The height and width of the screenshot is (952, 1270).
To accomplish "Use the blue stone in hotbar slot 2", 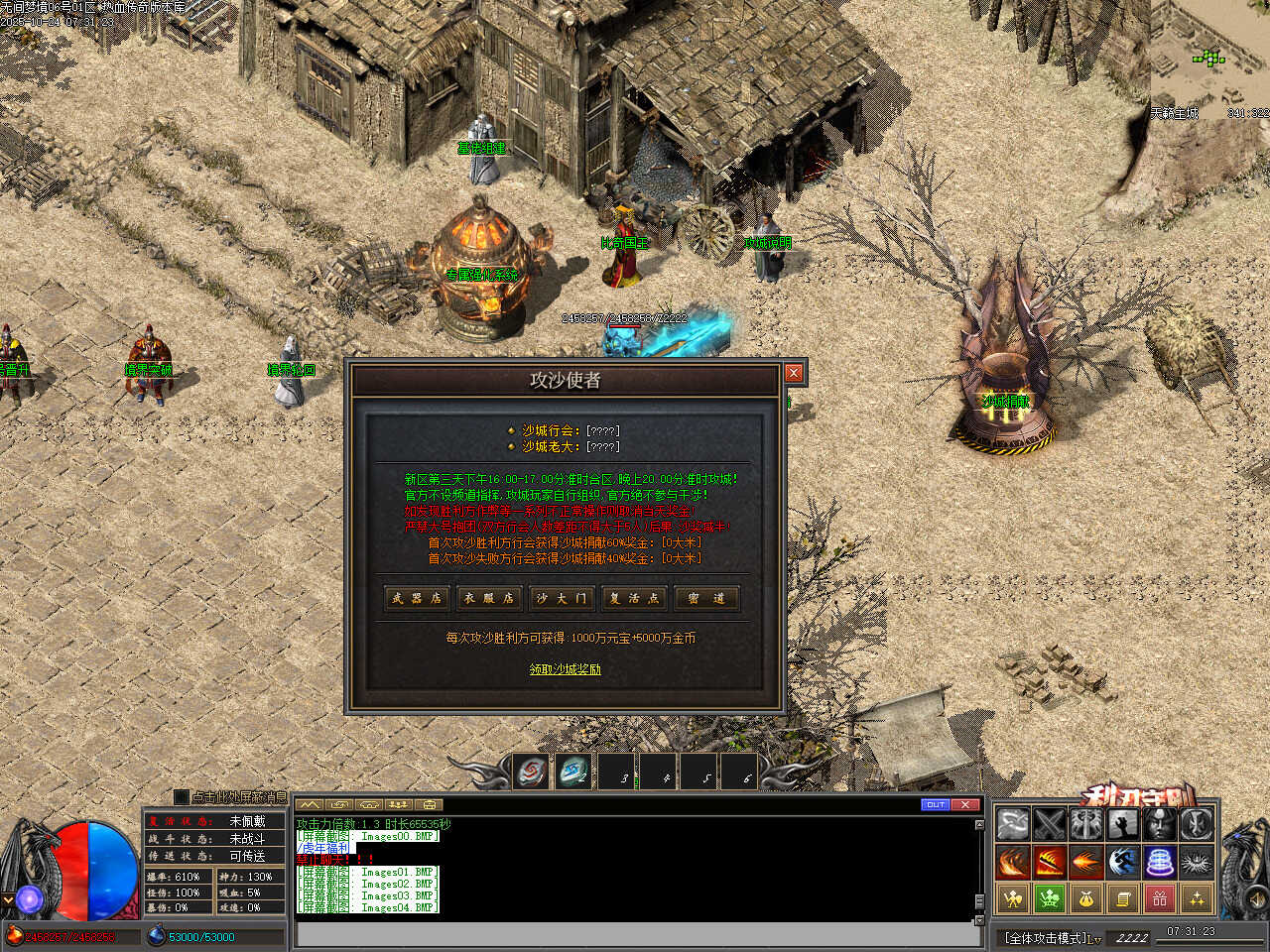I will [573, 772].
